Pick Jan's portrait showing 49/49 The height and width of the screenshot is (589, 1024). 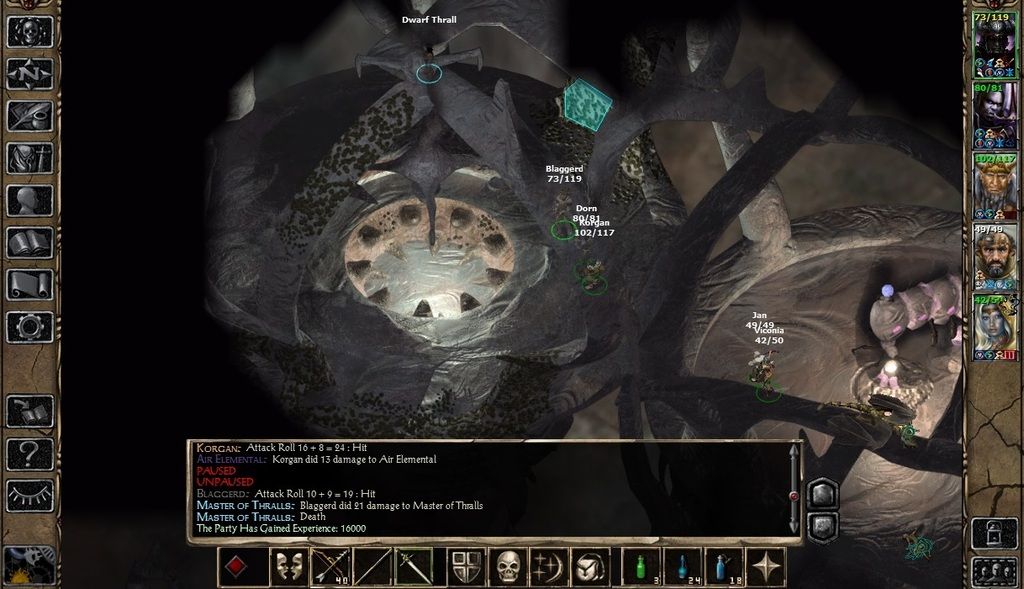pos(994,256)
